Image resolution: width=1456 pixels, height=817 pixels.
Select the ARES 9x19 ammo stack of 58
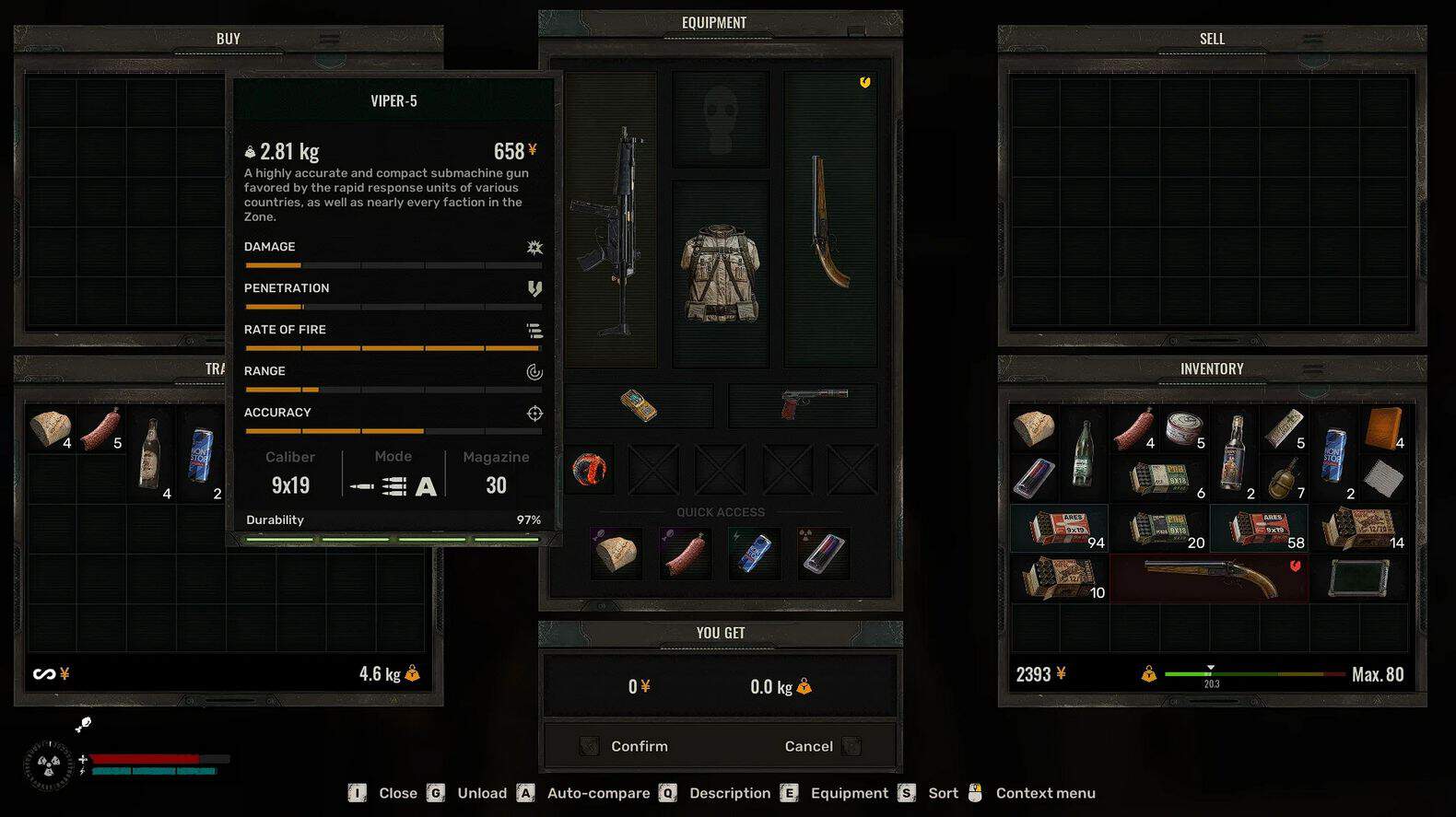coord(1260,529)
